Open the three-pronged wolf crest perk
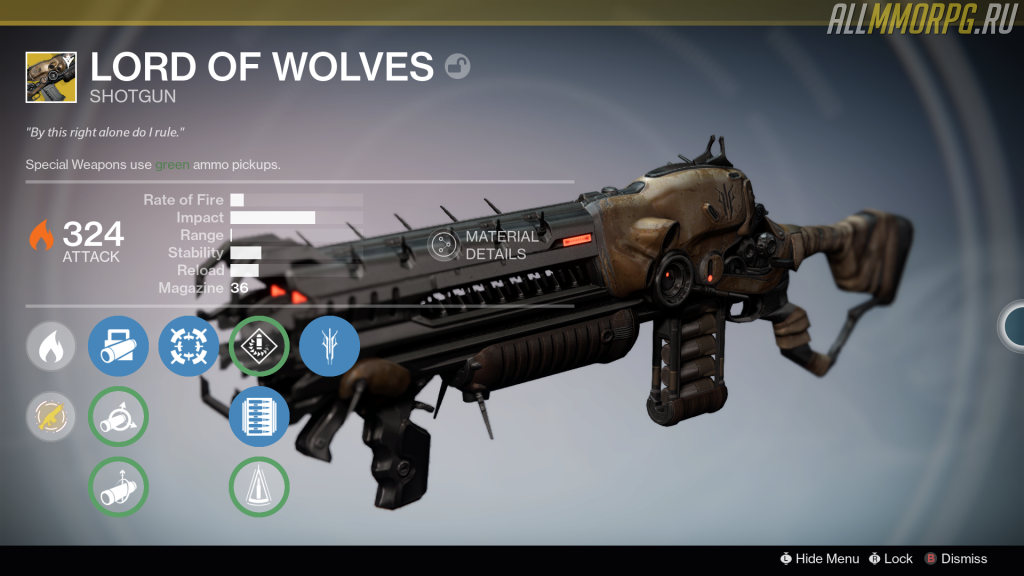 click(329, 346)
